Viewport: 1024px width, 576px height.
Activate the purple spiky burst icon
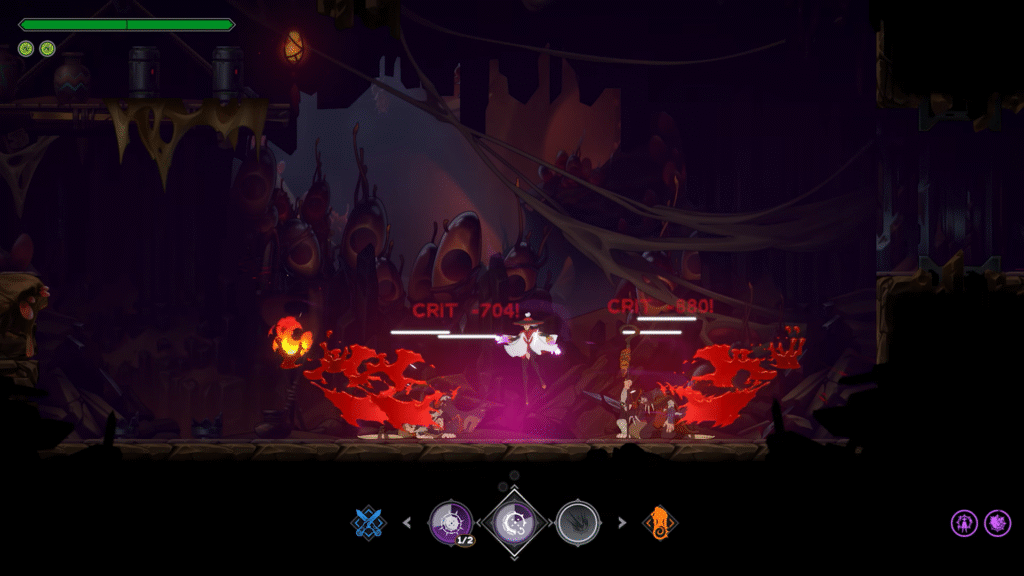pos(997,522)
